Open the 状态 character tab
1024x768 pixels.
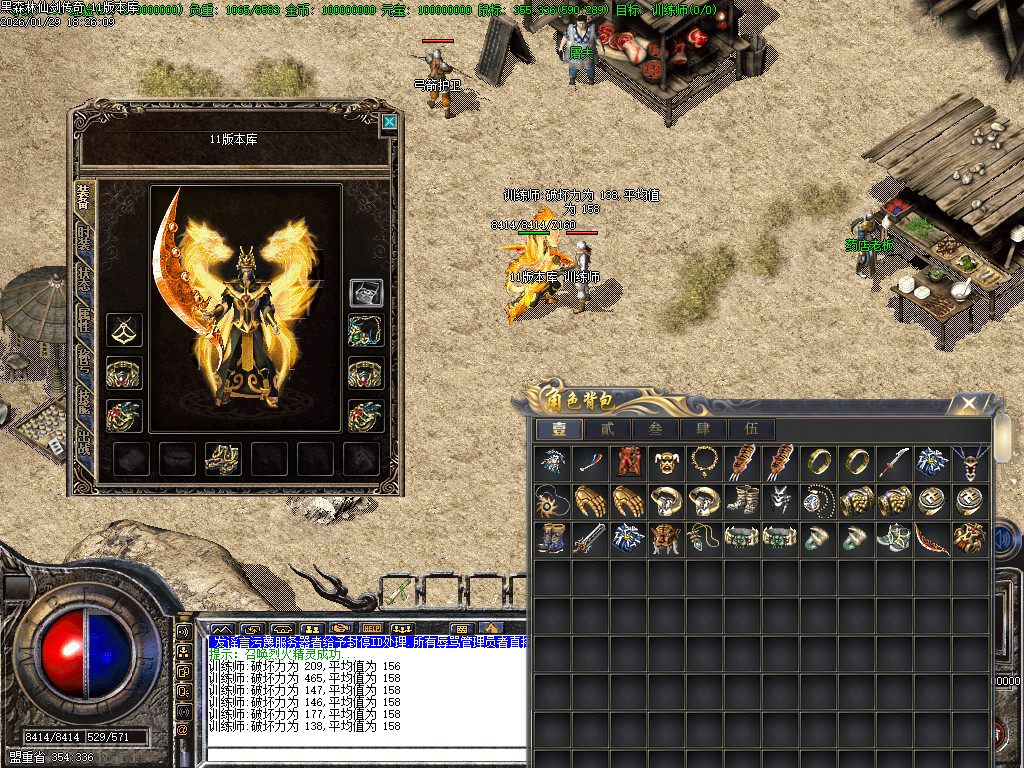point(84,285)
